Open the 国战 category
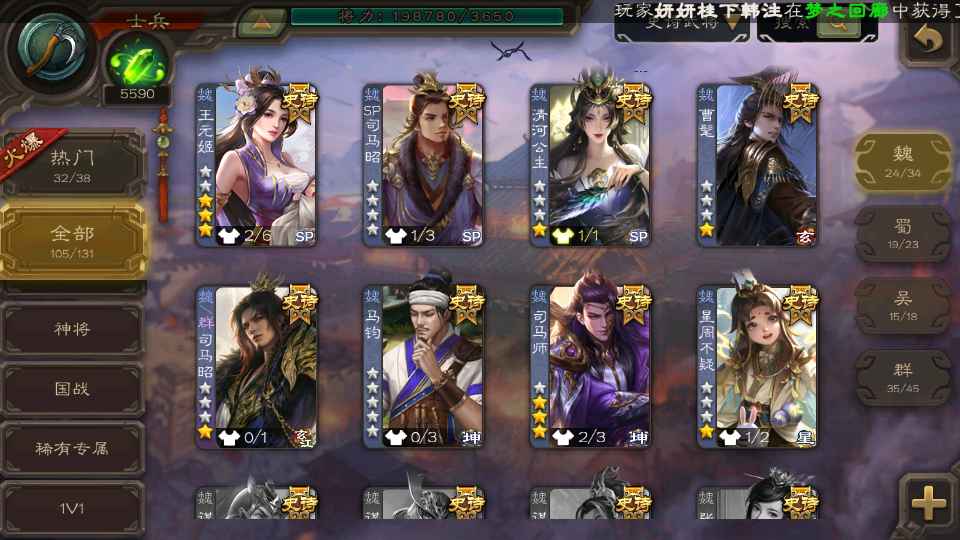Image resolution: width=960 pixels, height=540 pixels. tap(72, 388)
